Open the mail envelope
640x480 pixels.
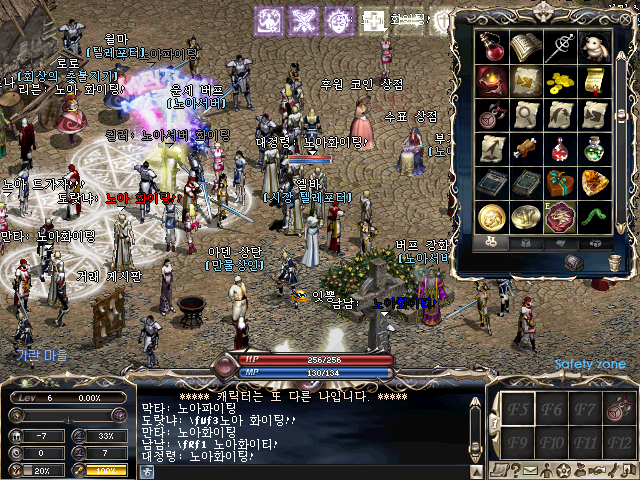[531, 469]
